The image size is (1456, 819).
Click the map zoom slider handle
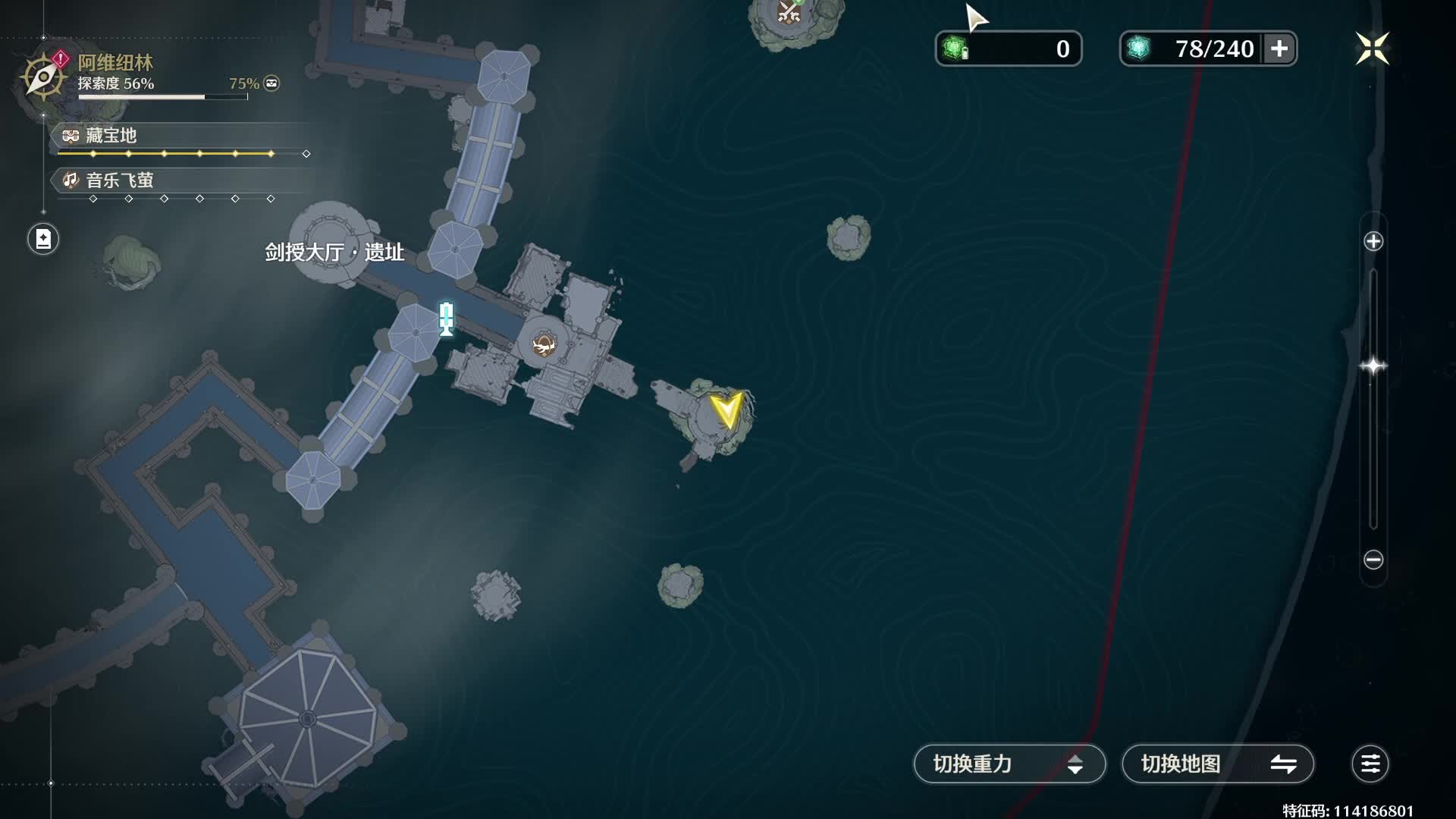point(1373,366)
